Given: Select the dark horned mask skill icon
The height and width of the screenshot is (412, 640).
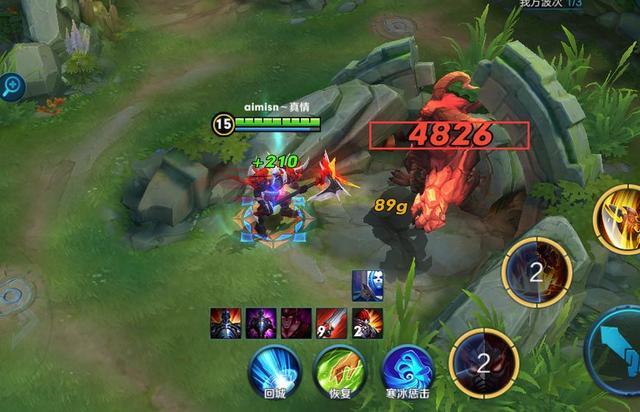Looking at the screenshot, I should [x=482, y=361].
